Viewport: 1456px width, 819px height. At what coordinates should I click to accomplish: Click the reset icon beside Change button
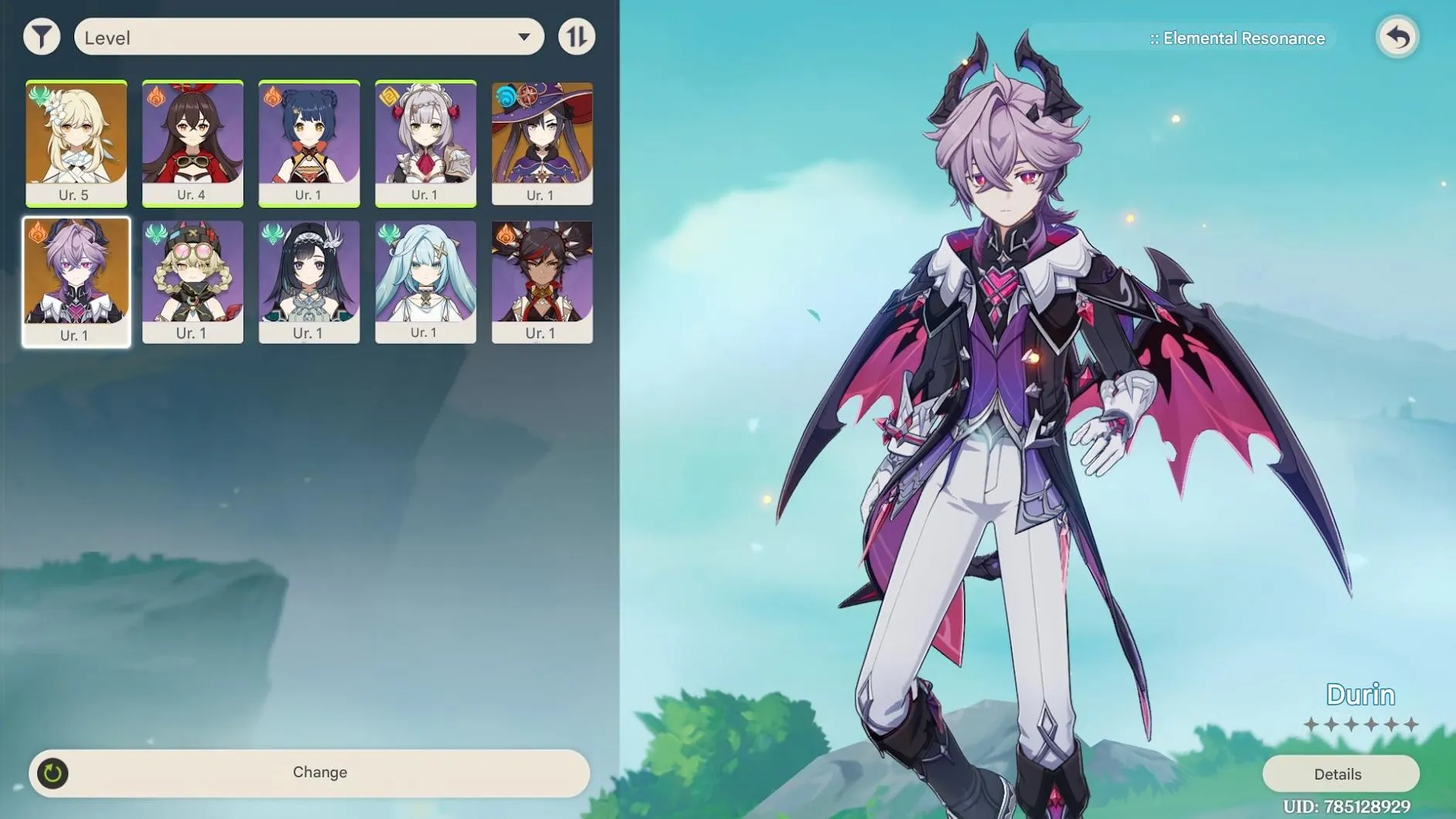click(x=51, y=772)
